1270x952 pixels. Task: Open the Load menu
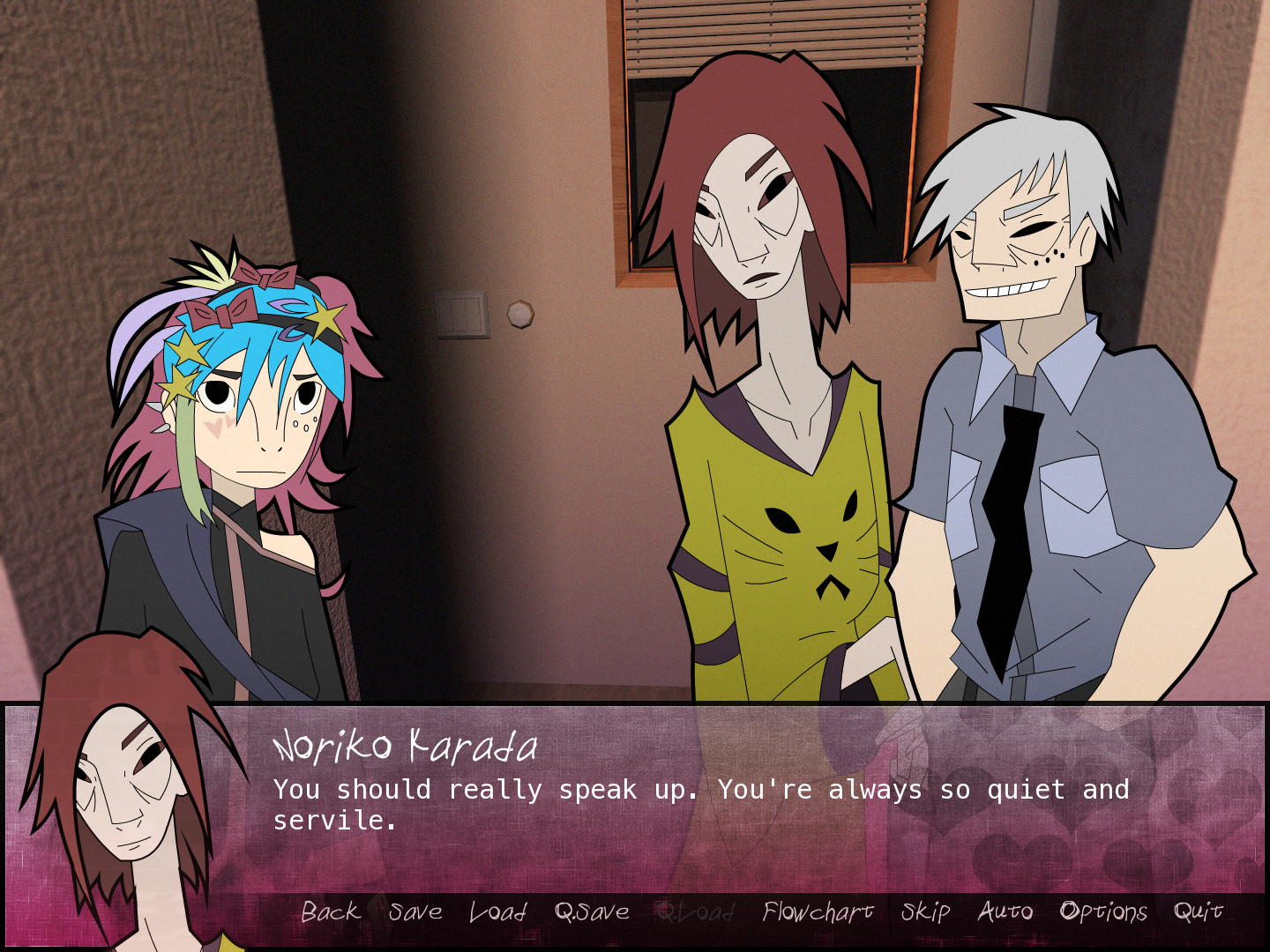pyautogui.click(x=497, y=912)
